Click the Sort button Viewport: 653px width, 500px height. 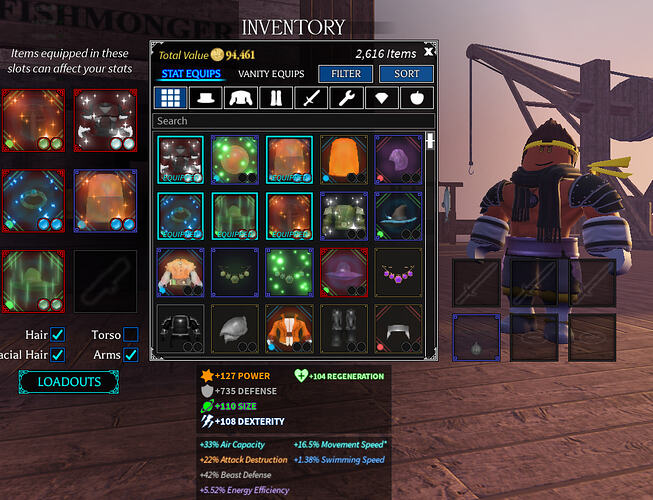406,74
